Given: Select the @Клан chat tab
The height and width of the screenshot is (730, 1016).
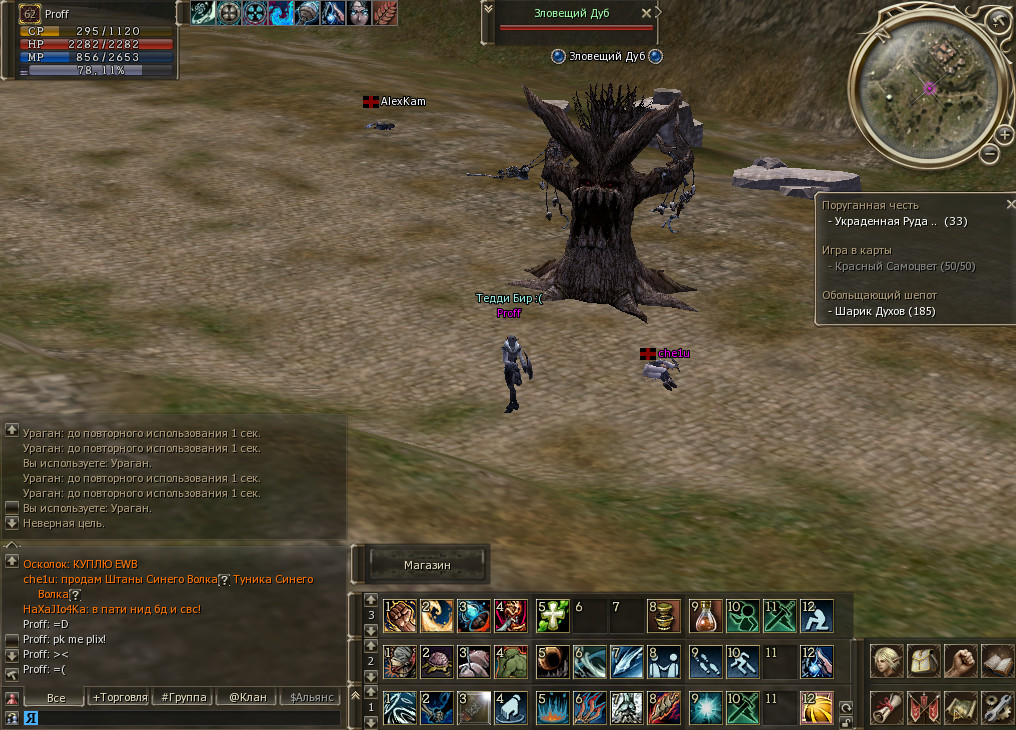Looking at the screenshot, I should (247, 697).
